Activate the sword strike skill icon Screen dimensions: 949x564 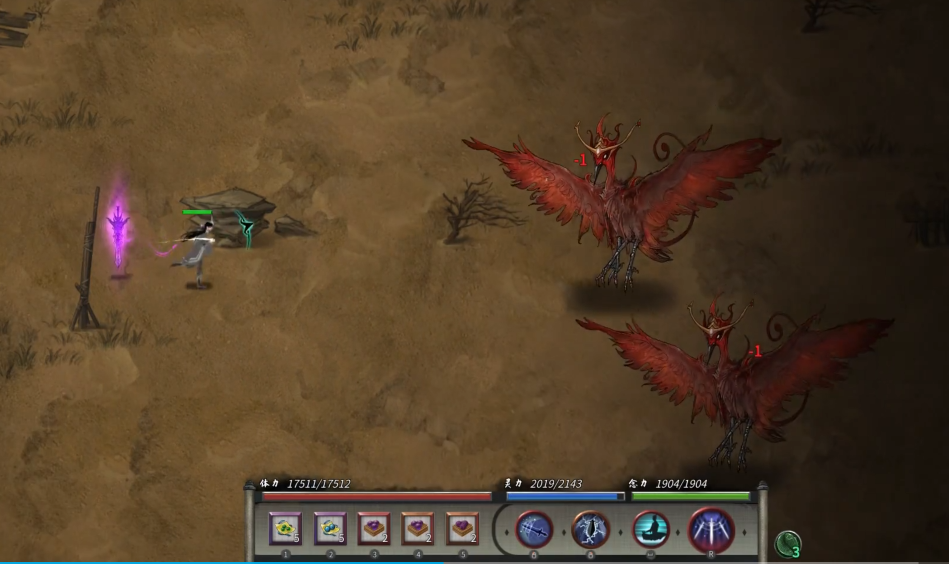tap(535, 529)
